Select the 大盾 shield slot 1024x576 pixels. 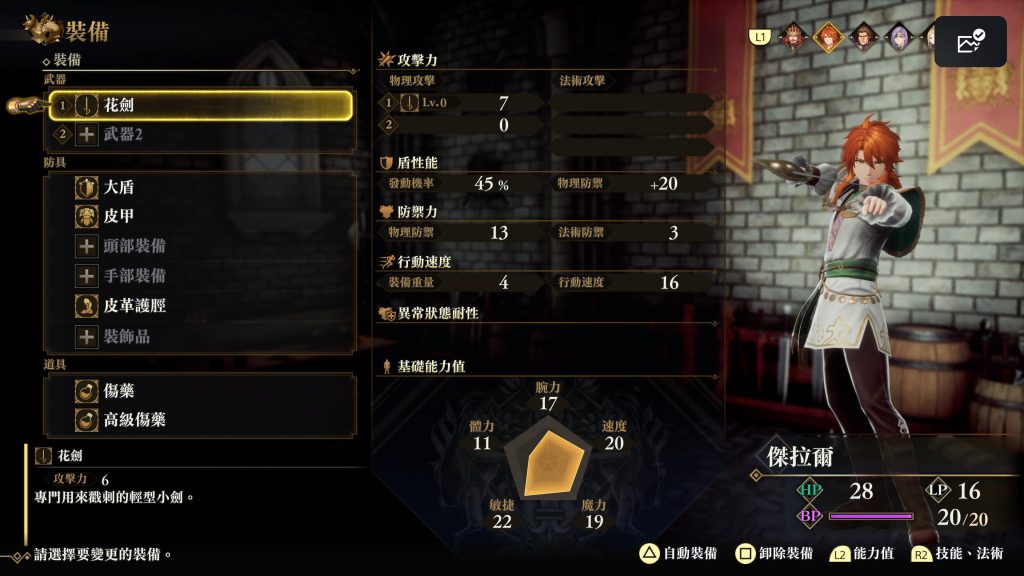(200, 187)
